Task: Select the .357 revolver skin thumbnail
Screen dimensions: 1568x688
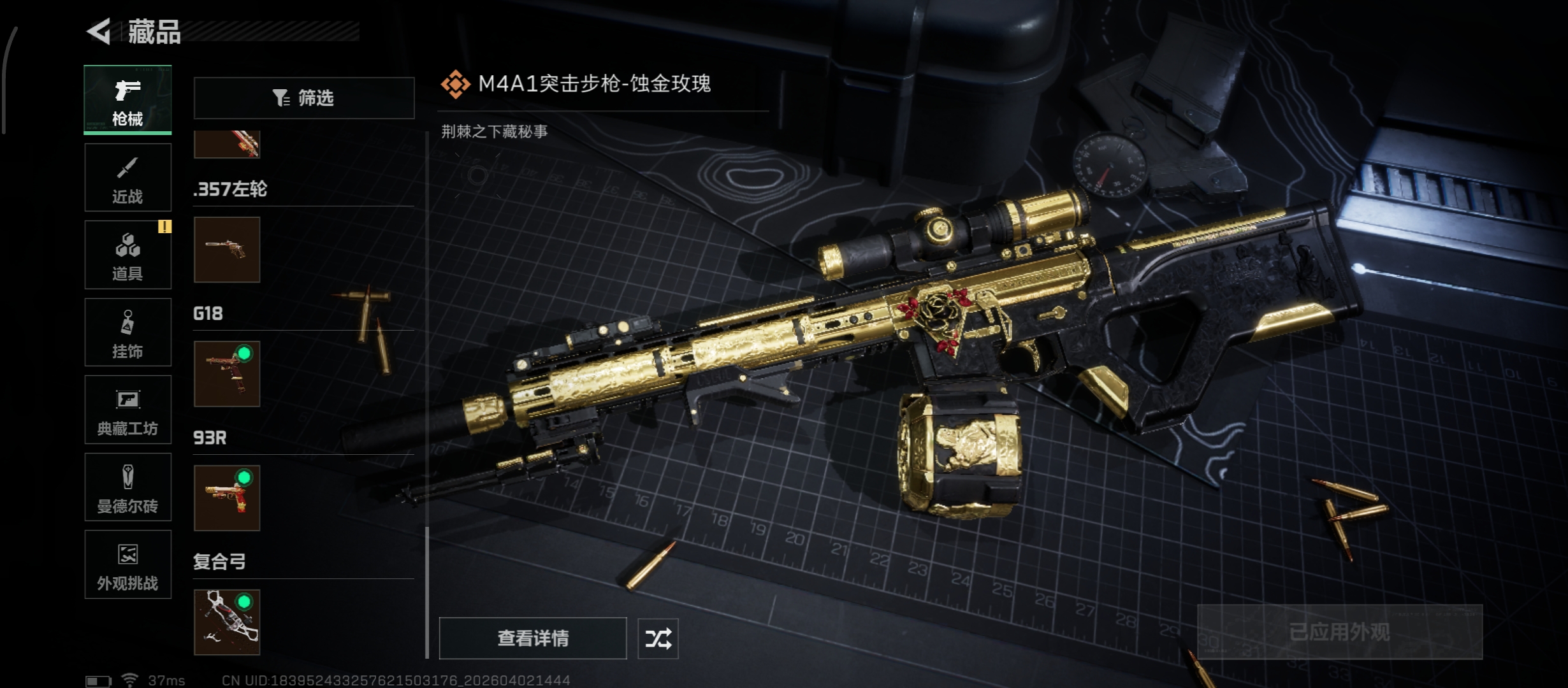Action: point(227,250)
